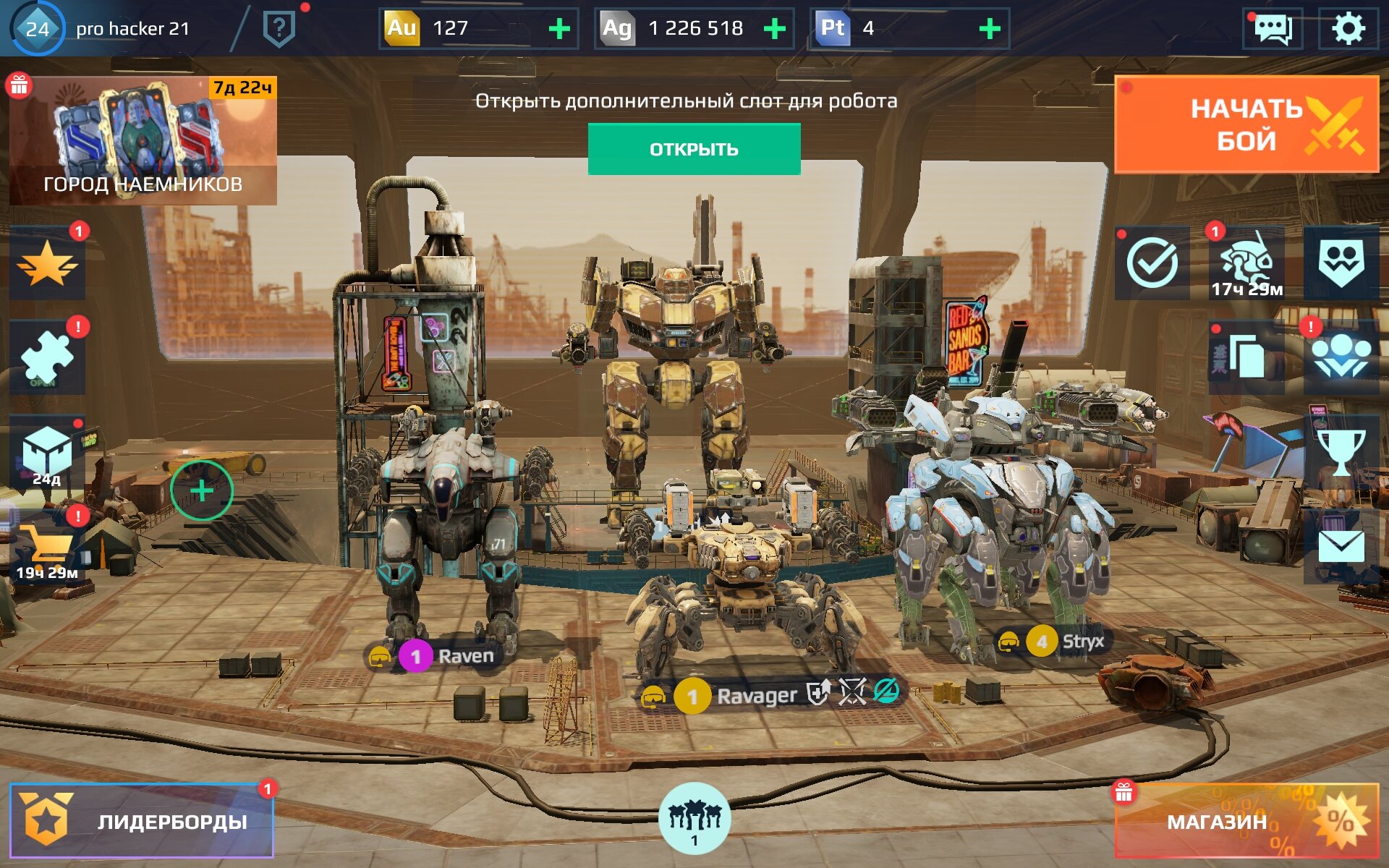This screenshot has height=868, width=1389.
Task: Open the puzzle piece icon
Action: (x=47, y=358)
